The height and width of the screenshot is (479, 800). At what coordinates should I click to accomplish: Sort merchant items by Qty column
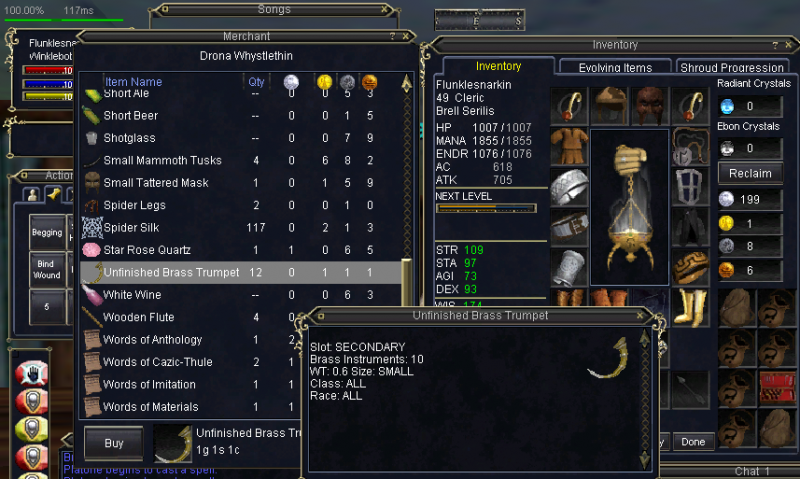click(x=257, y=82)
